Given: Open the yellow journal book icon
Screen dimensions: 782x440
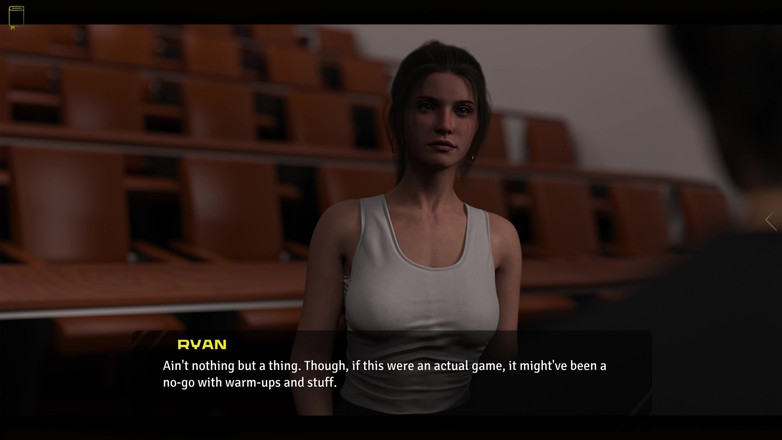Looking at the screenshot, I should point(16,16).
